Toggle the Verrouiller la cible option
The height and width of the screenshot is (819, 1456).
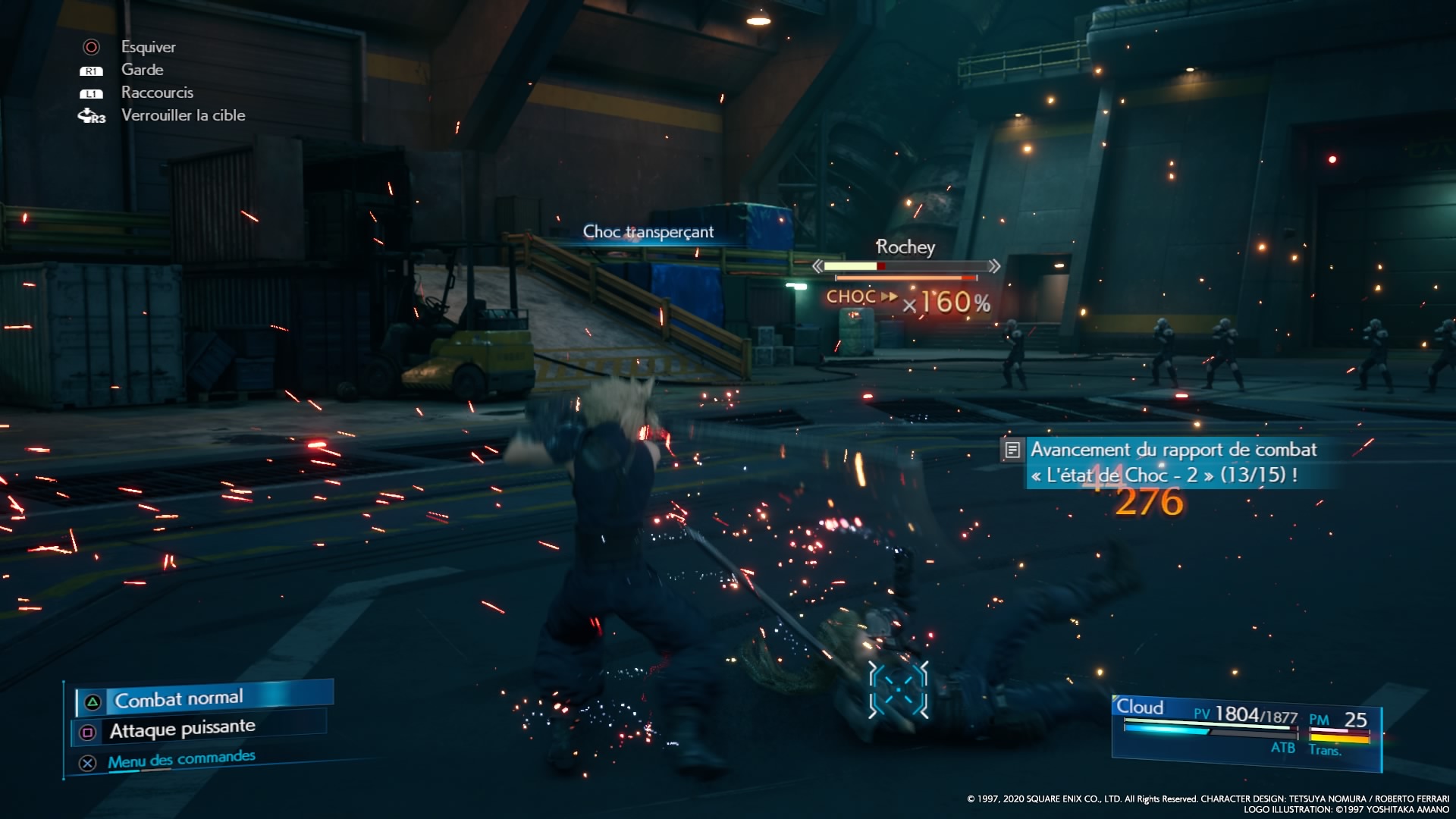click(x=183, y=115)
